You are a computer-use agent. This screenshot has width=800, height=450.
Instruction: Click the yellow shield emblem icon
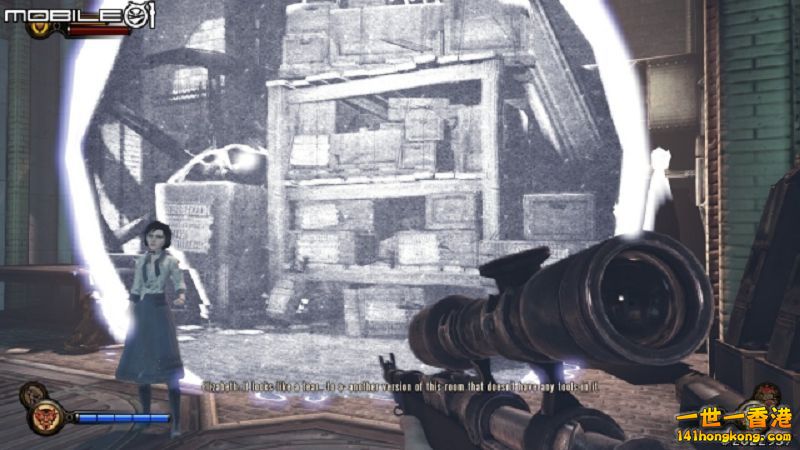click(40, 28)
